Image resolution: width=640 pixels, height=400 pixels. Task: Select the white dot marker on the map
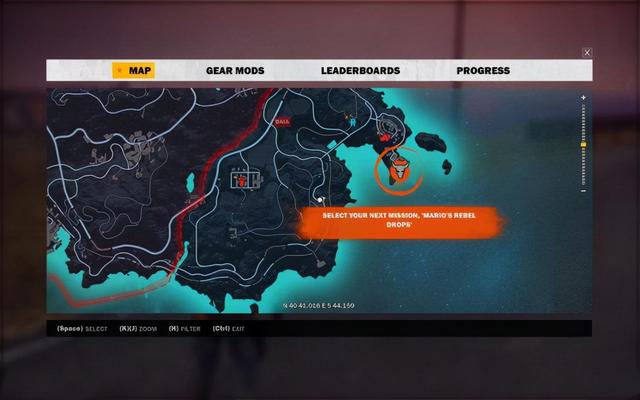321,199
